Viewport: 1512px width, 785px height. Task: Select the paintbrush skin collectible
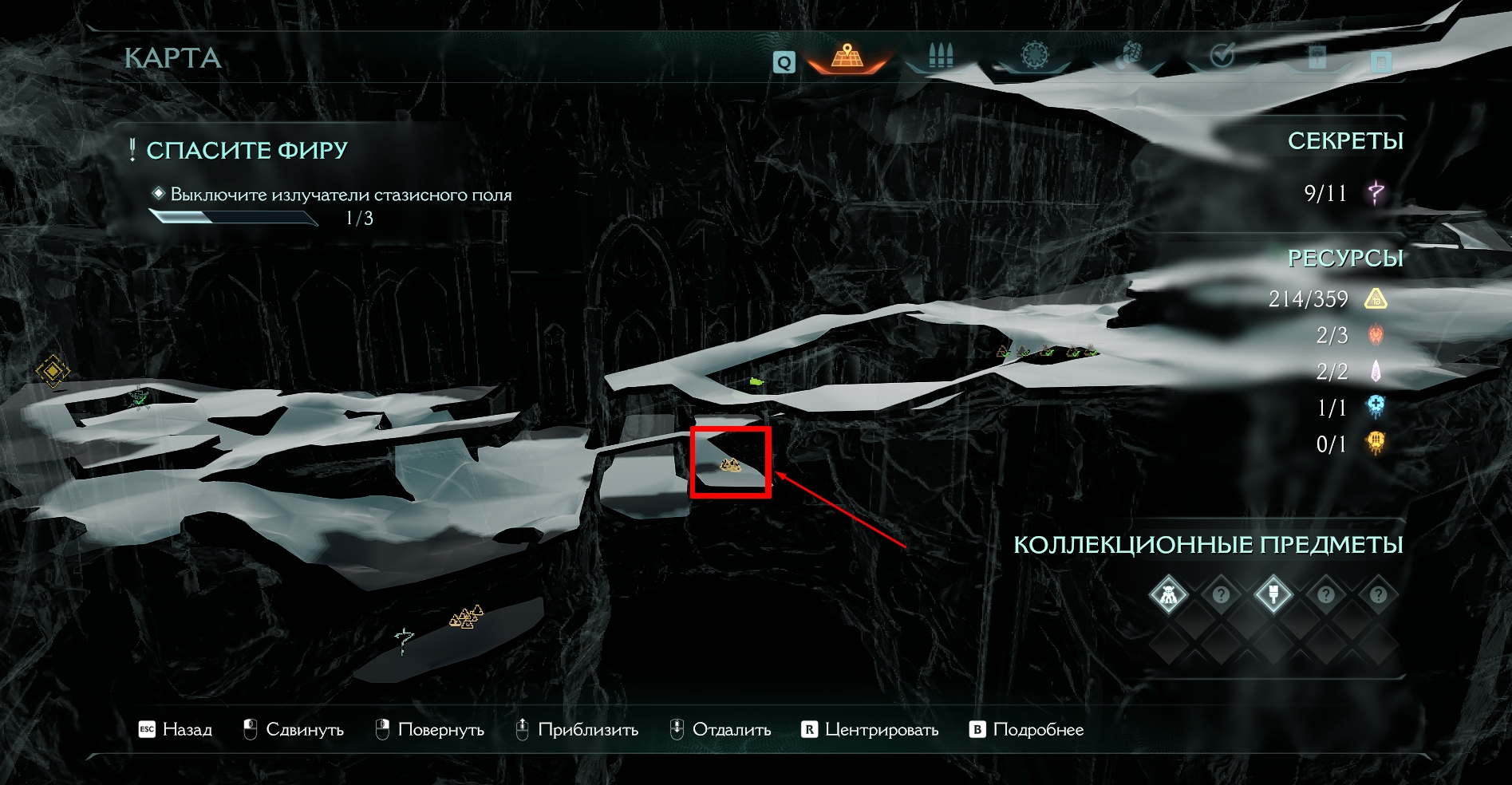pos(1273,594)
